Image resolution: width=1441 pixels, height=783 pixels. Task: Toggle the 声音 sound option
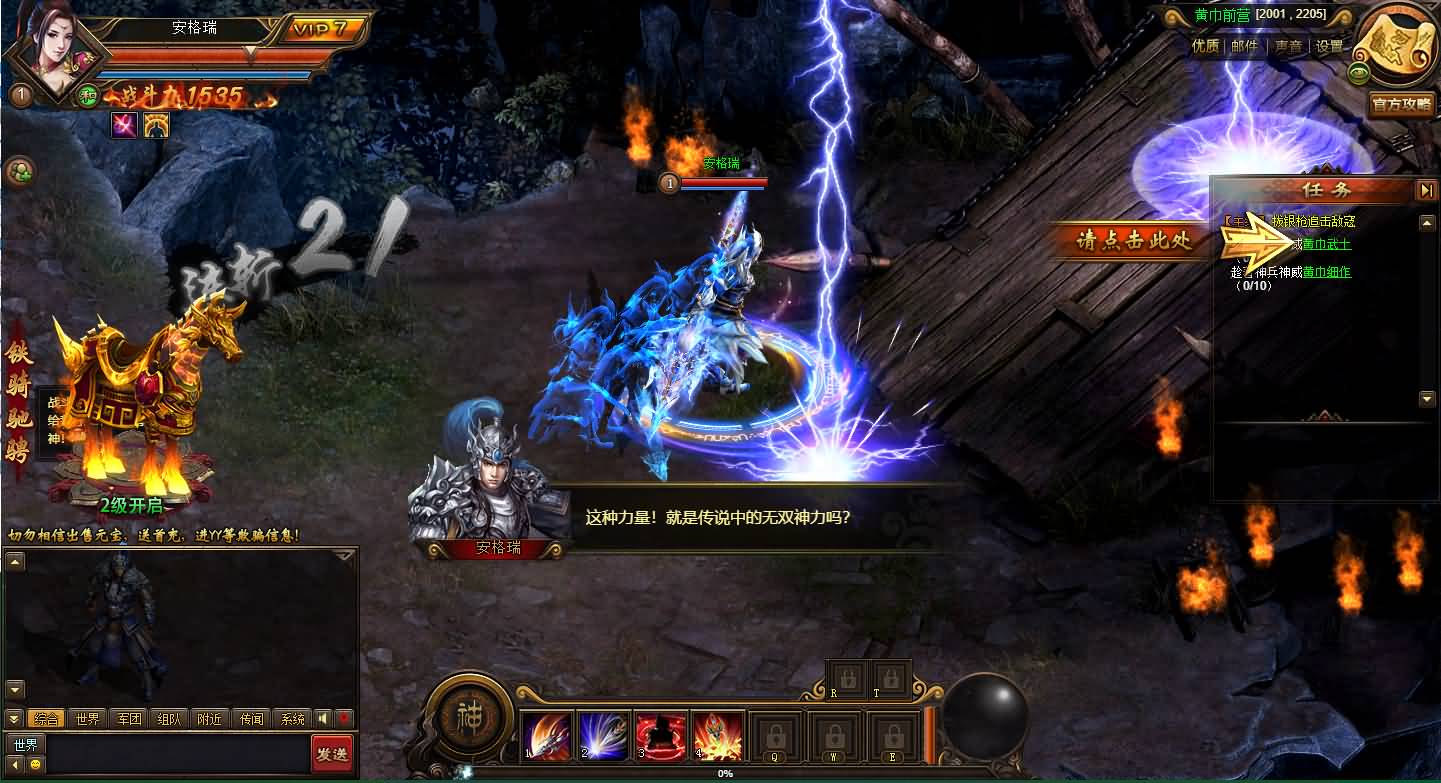point(1288,46)
